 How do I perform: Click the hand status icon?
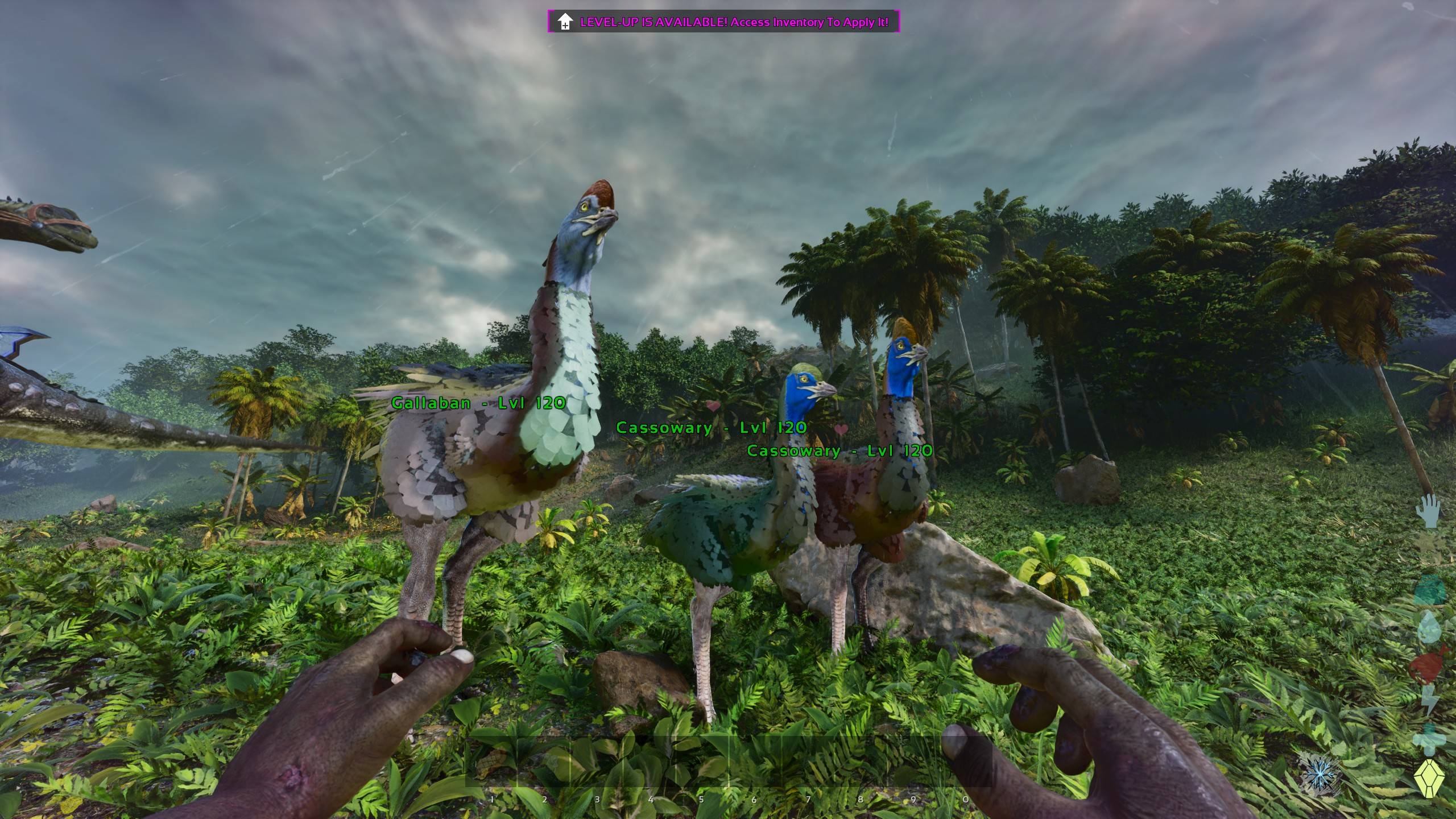coord(1429,510)
